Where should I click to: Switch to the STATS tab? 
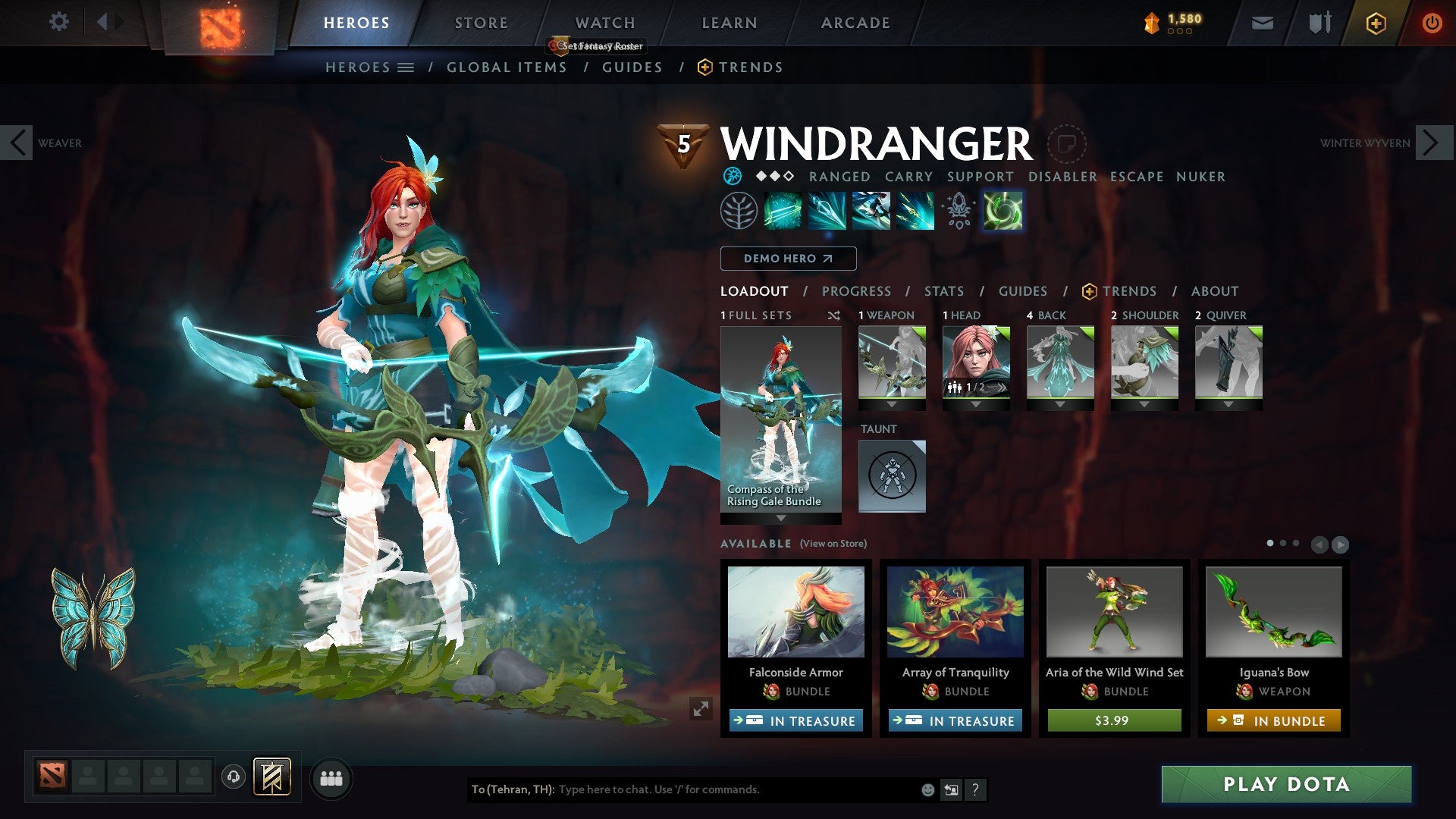[x=944, y=291]
